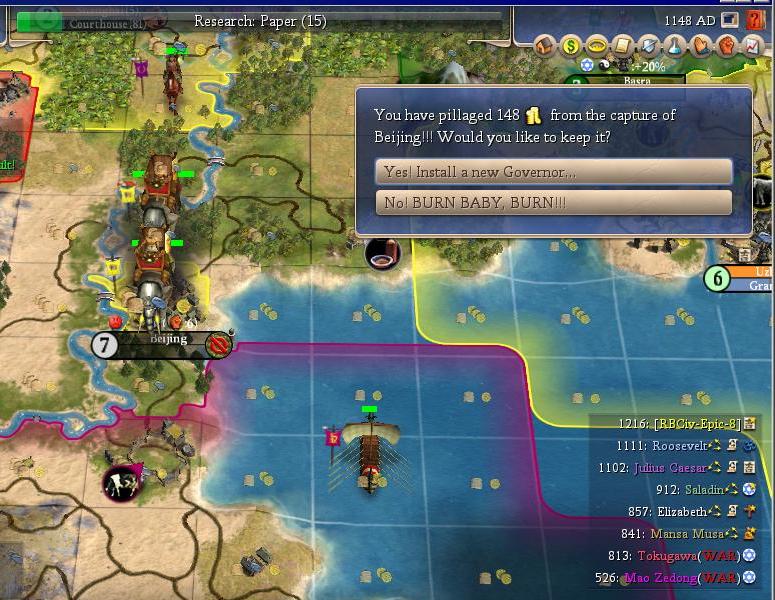Open the Finance Advisor dollar icon

tap(571, 45)
